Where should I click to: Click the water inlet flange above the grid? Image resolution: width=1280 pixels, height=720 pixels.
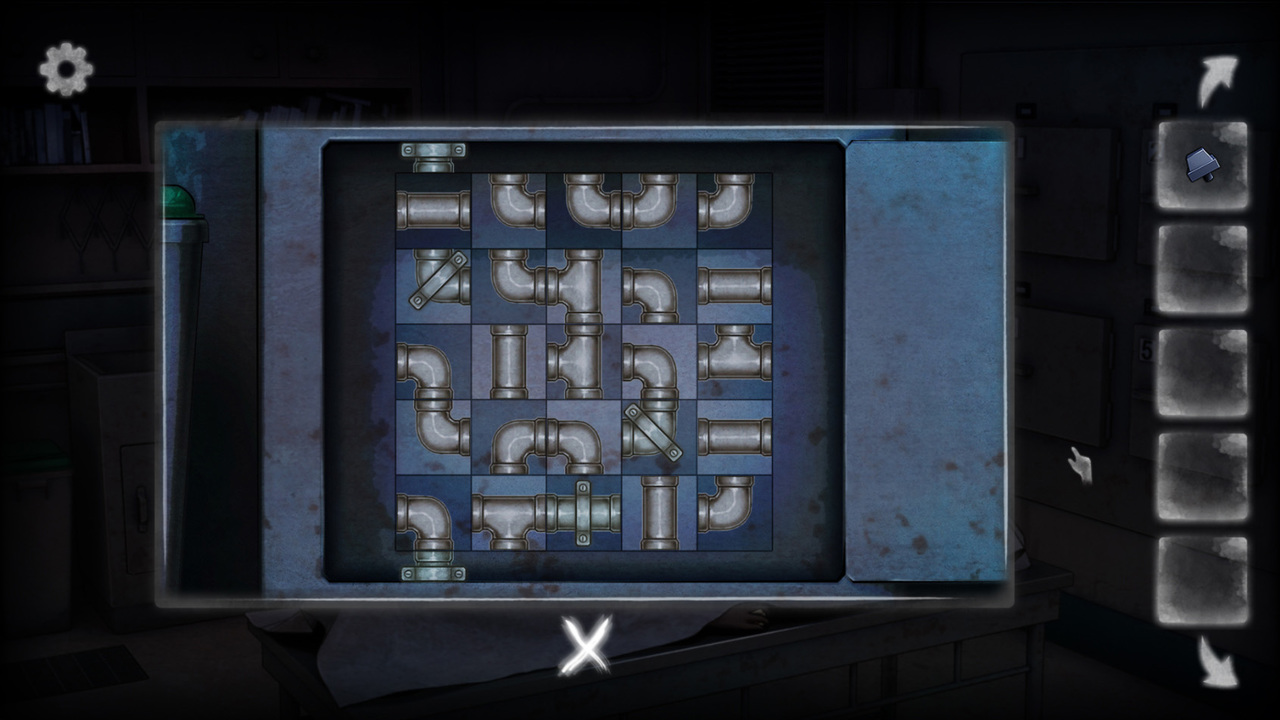[x=433, y=152]
